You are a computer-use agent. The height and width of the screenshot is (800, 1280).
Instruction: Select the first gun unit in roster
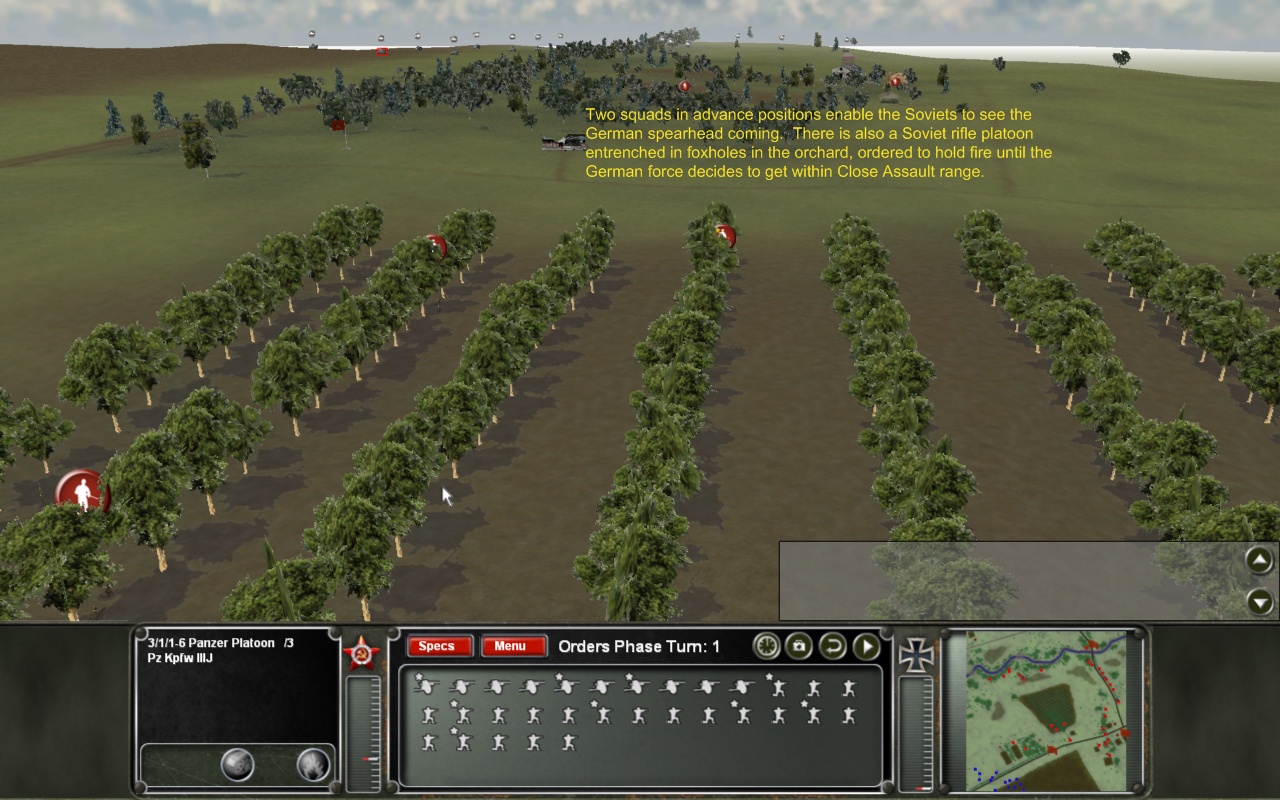tap(427, 687)
